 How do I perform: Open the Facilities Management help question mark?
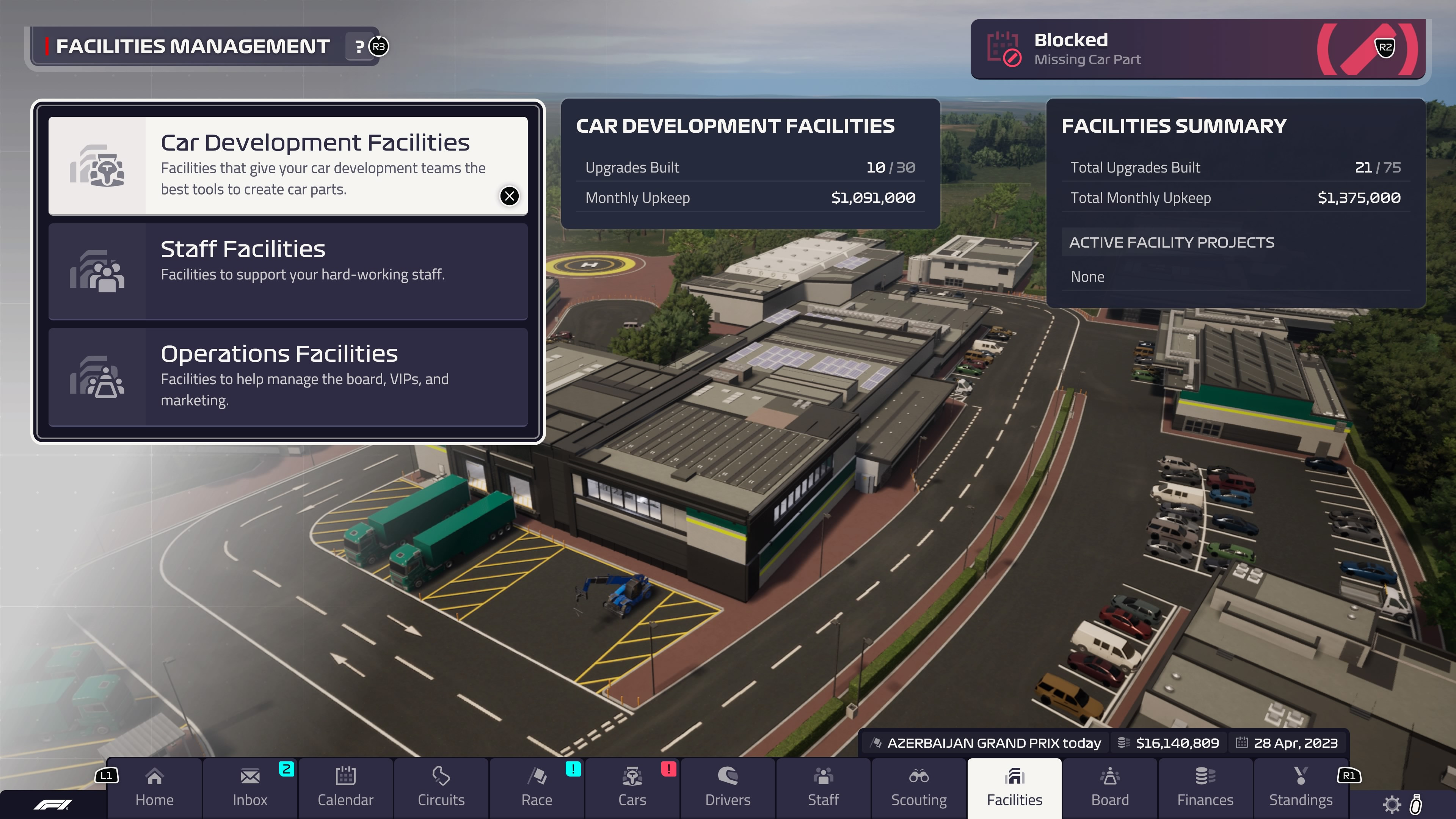point(359,46)
